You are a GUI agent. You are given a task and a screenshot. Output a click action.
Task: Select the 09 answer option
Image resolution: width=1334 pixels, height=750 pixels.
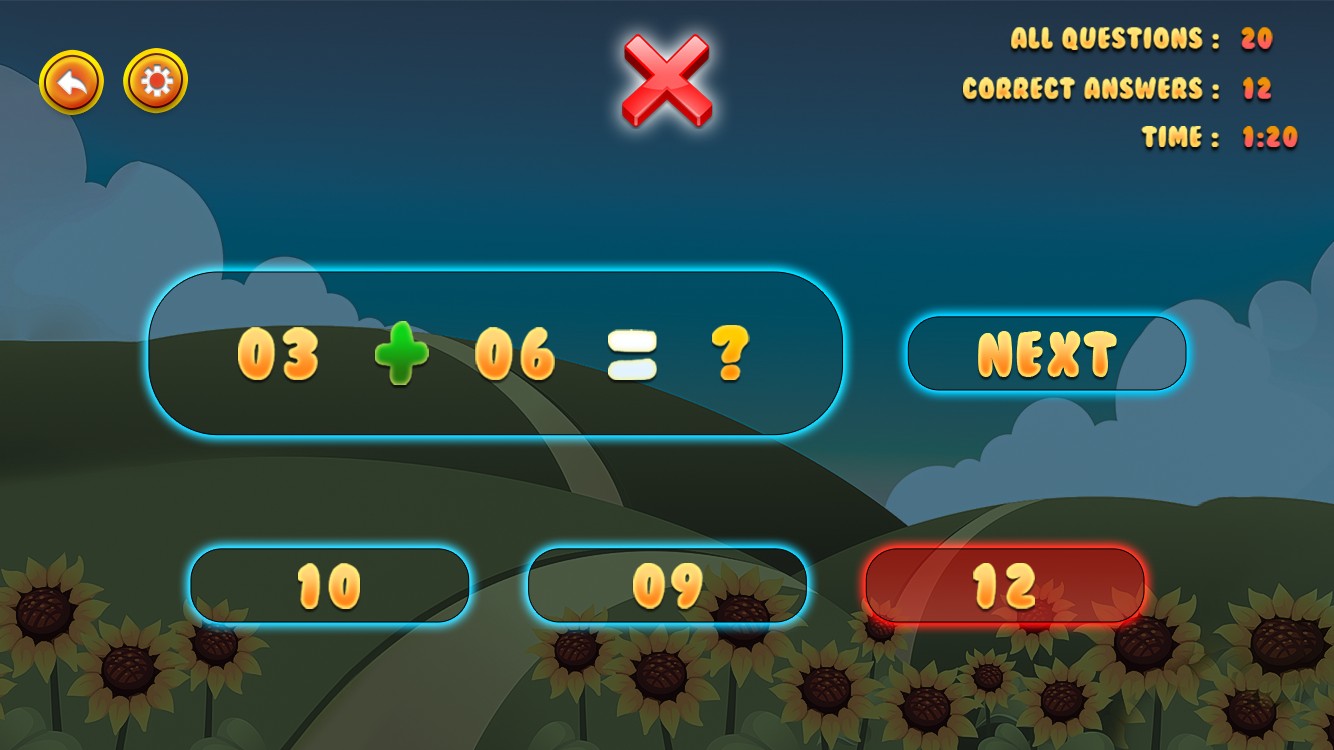[x=667, y=585]
